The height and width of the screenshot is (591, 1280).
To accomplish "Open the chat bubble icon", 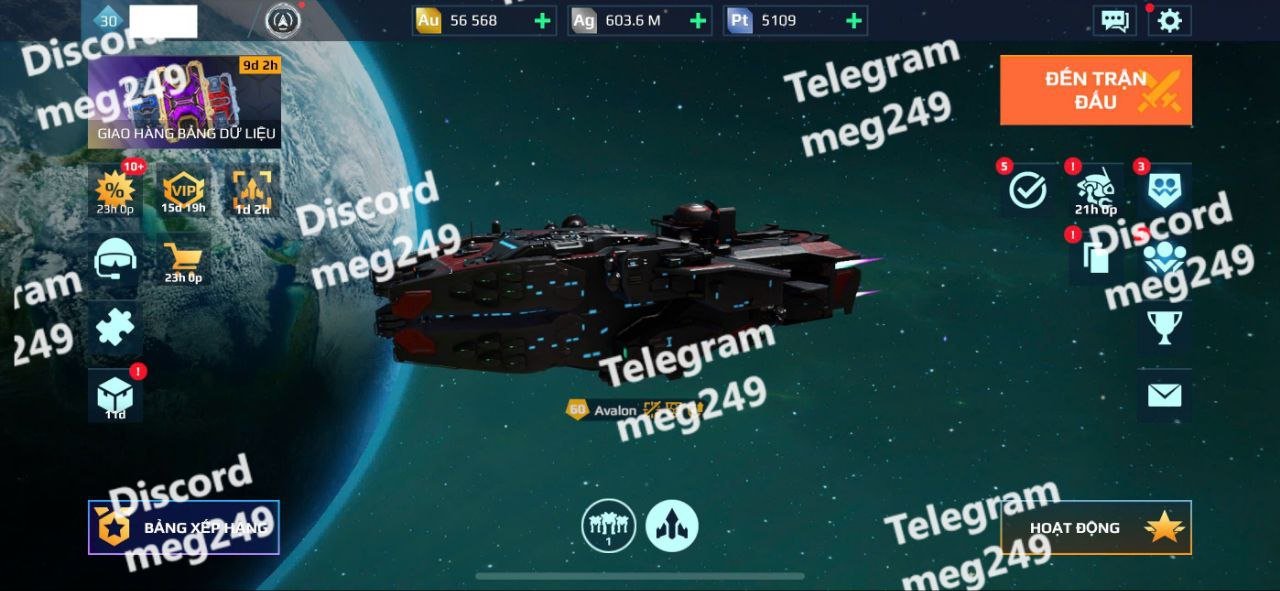I will tap(1114, 21).
